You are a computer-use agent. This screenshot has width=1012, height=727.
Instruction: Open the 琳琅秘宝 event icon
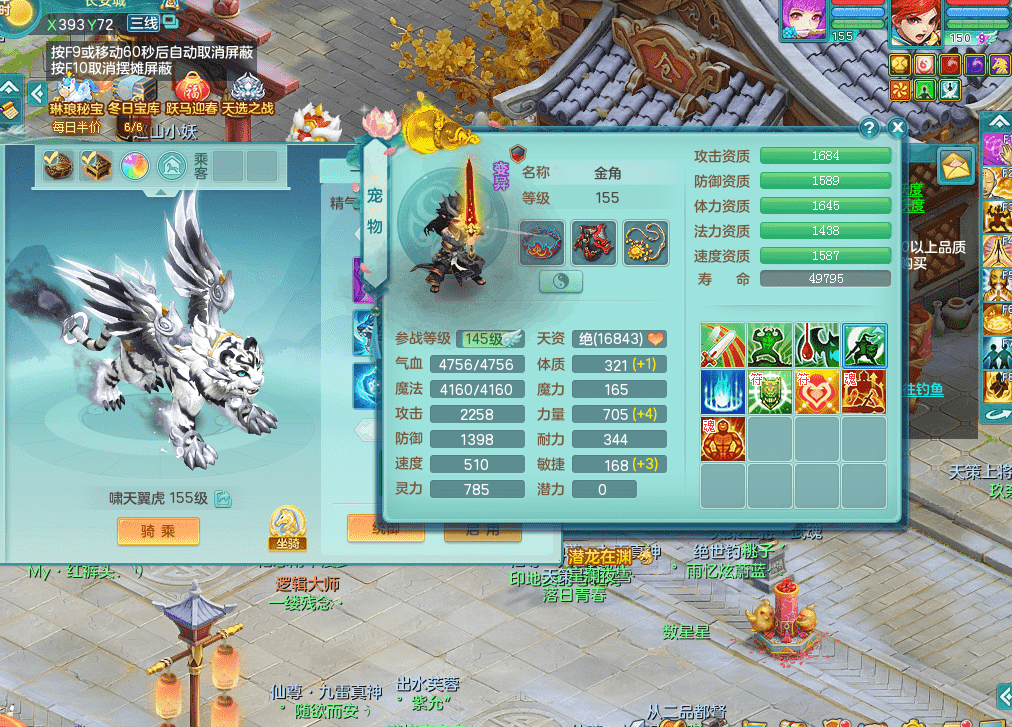[x=75, y=92]
